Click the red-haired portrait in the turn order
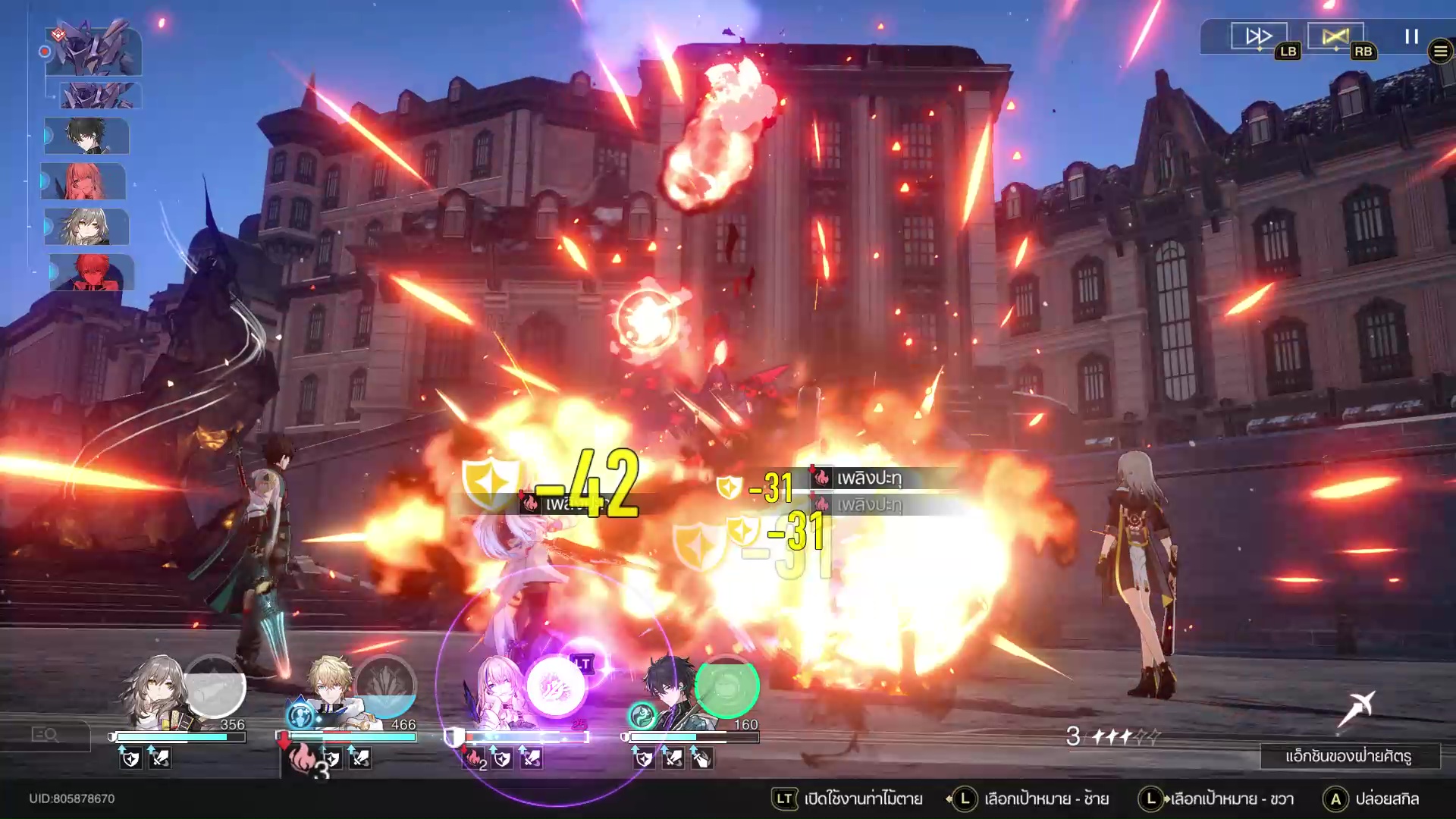The image size is (1456, 819). [92, 272]
